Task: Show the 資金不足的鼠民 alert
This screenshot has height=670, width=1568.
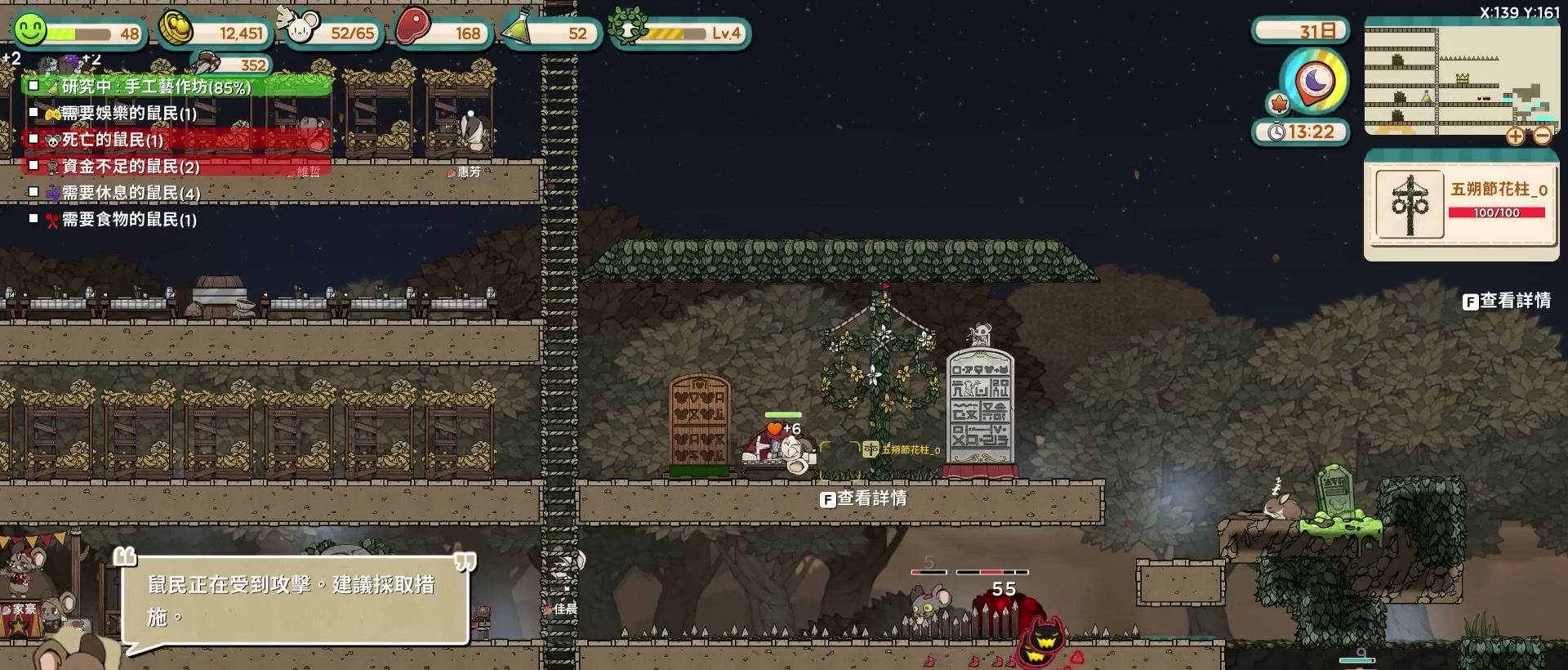Action: click(131, 167)
